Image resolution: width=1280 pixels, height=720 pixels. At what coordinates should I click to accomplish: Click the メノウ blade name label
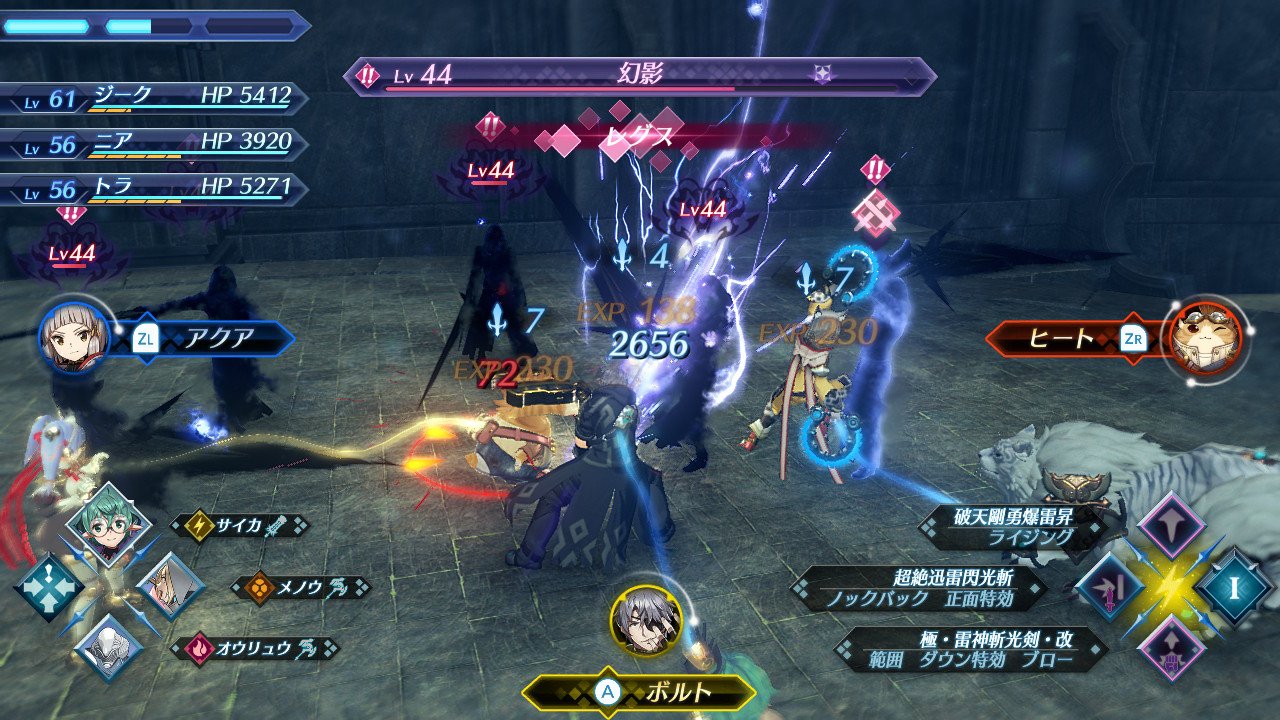tap(300, 587)
